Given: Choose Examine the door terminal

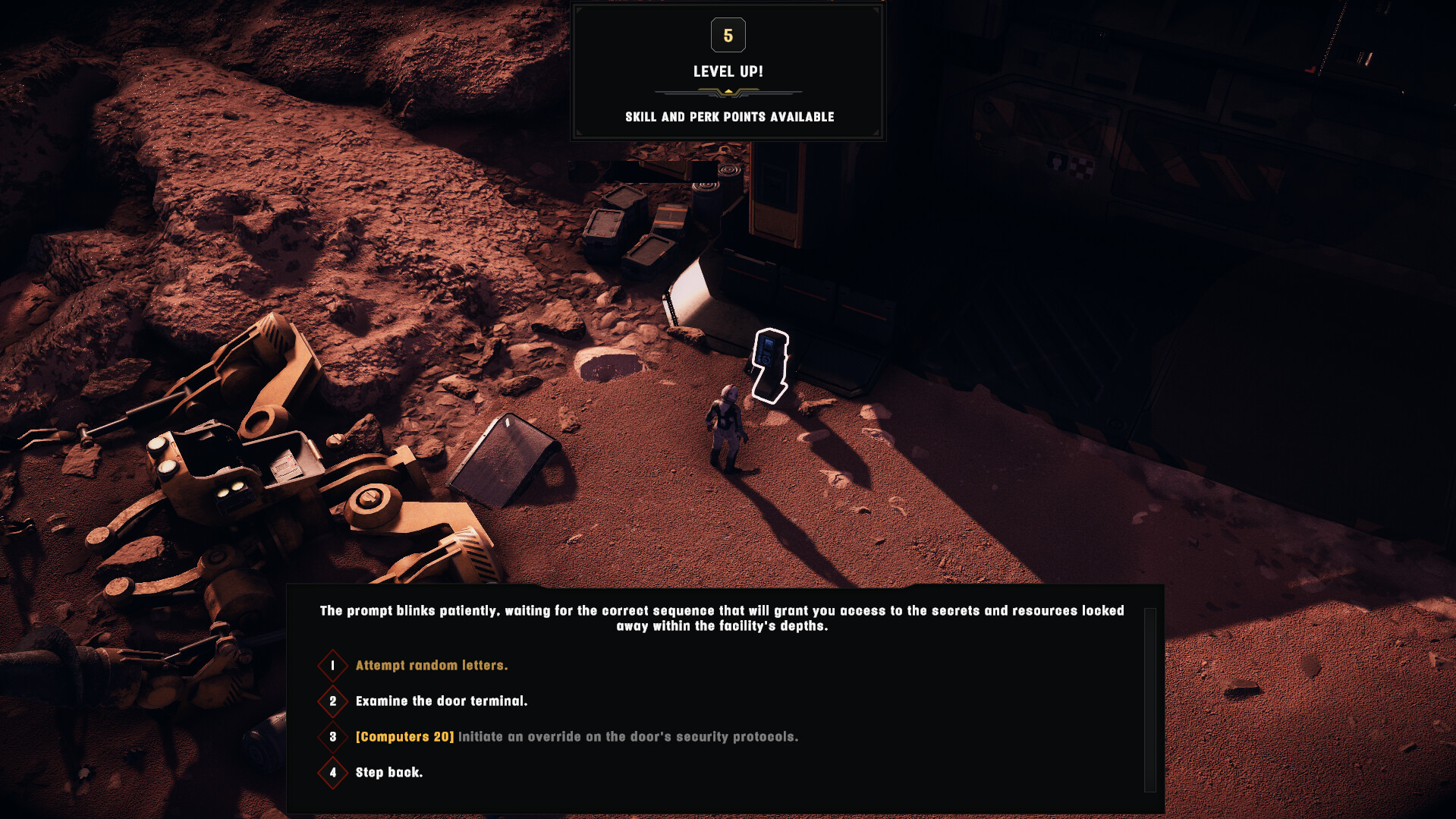Looking at the screenshot, I should pos(442,701).
